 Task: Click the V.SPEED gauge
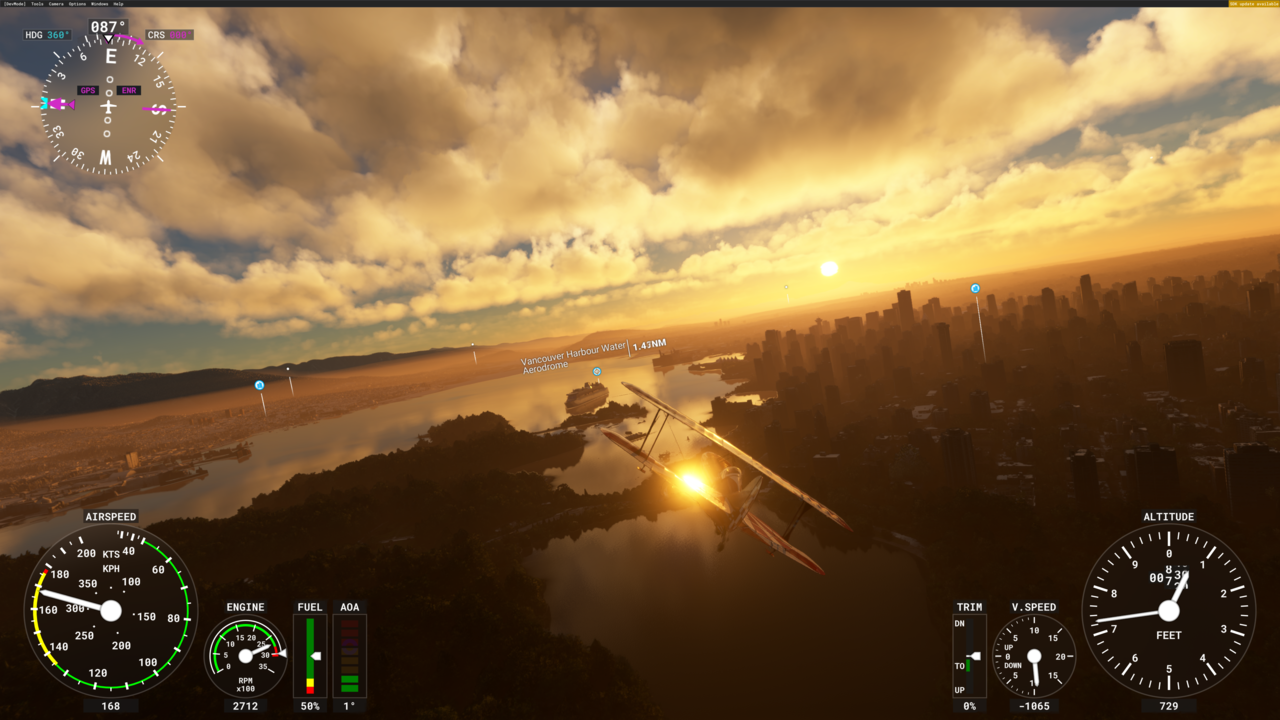[1032, 658]
